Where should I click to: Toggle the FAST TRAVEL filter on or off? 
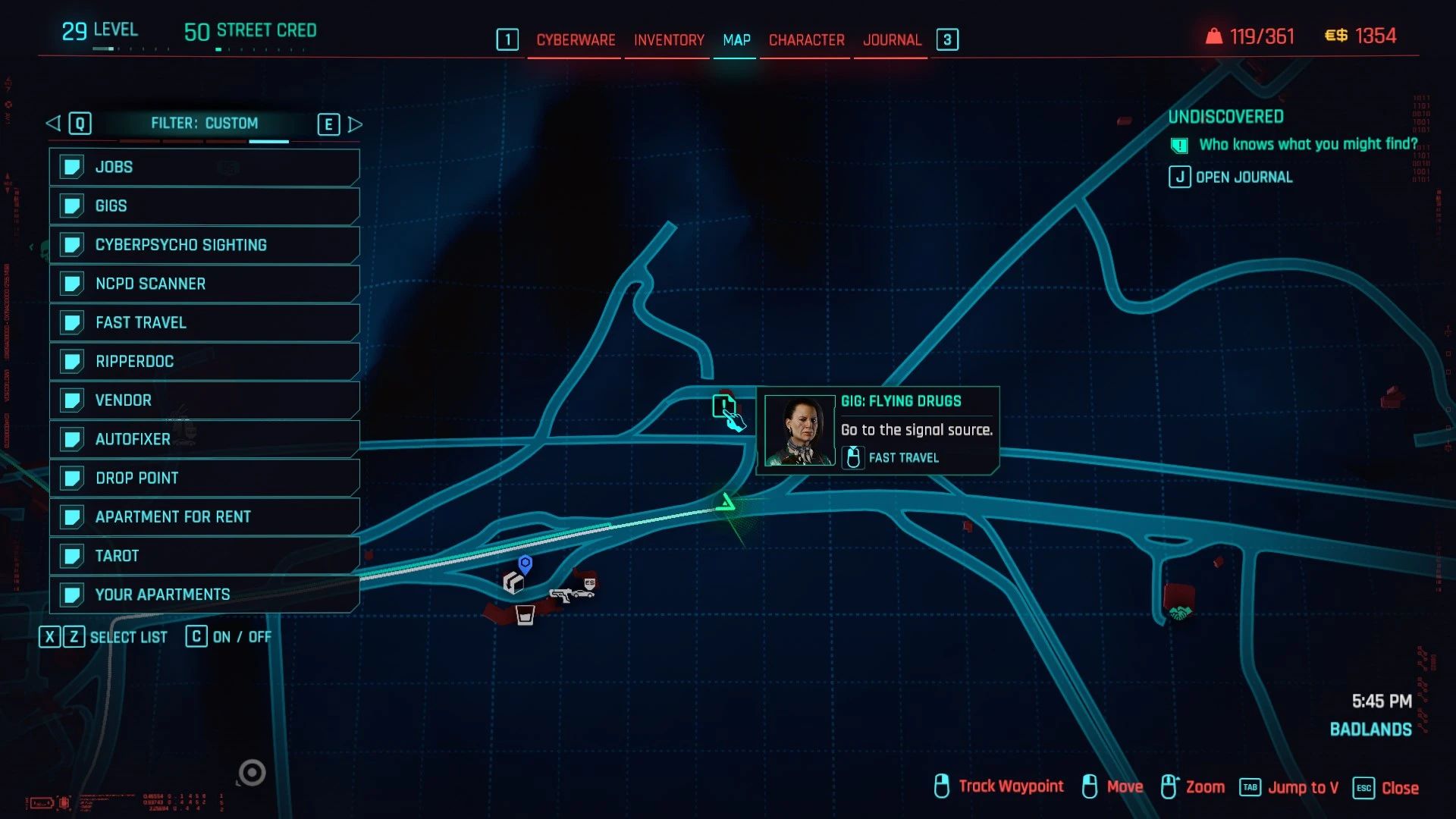pos(203,322)
